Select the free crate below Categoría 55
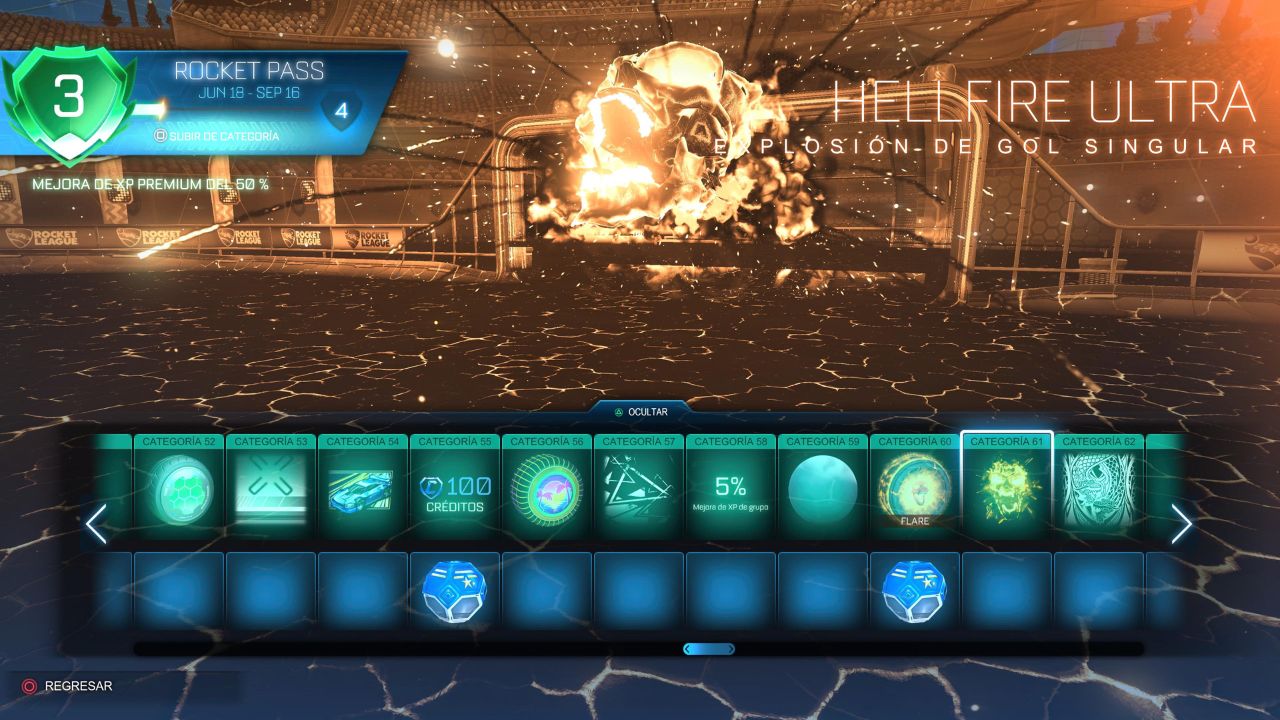This screenshot has height=720, width=1280. pos(455,592)
